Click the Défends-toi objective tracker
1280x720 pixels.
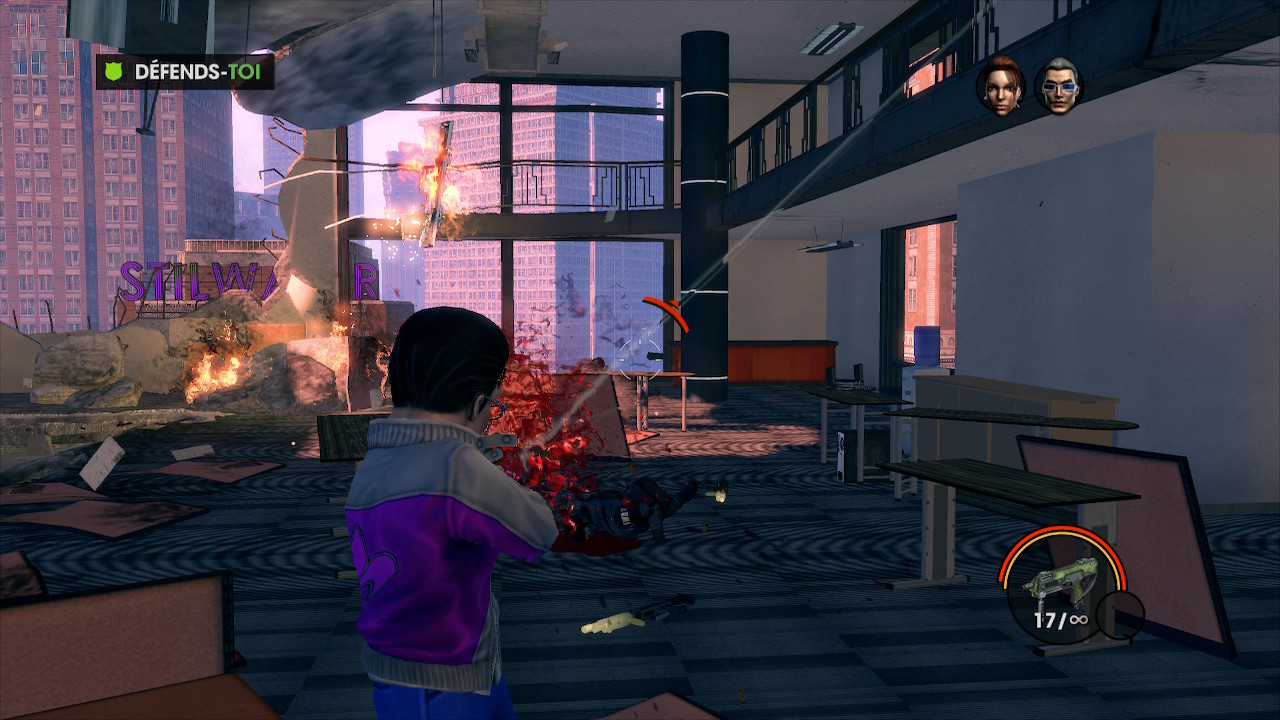coord(185,72)
